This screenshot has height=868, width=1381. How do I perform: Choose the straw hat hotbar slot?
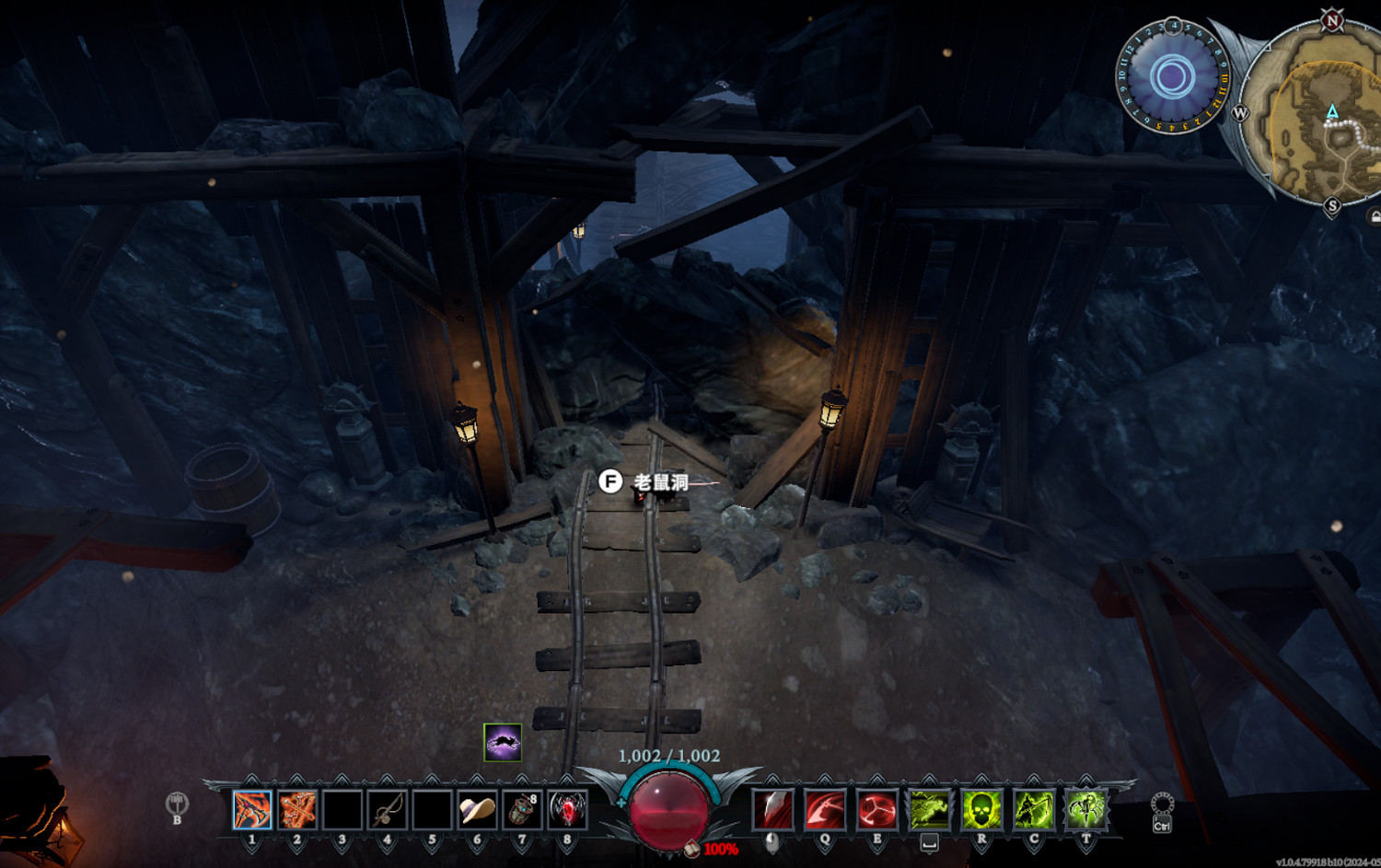click(x=477, y=810)
